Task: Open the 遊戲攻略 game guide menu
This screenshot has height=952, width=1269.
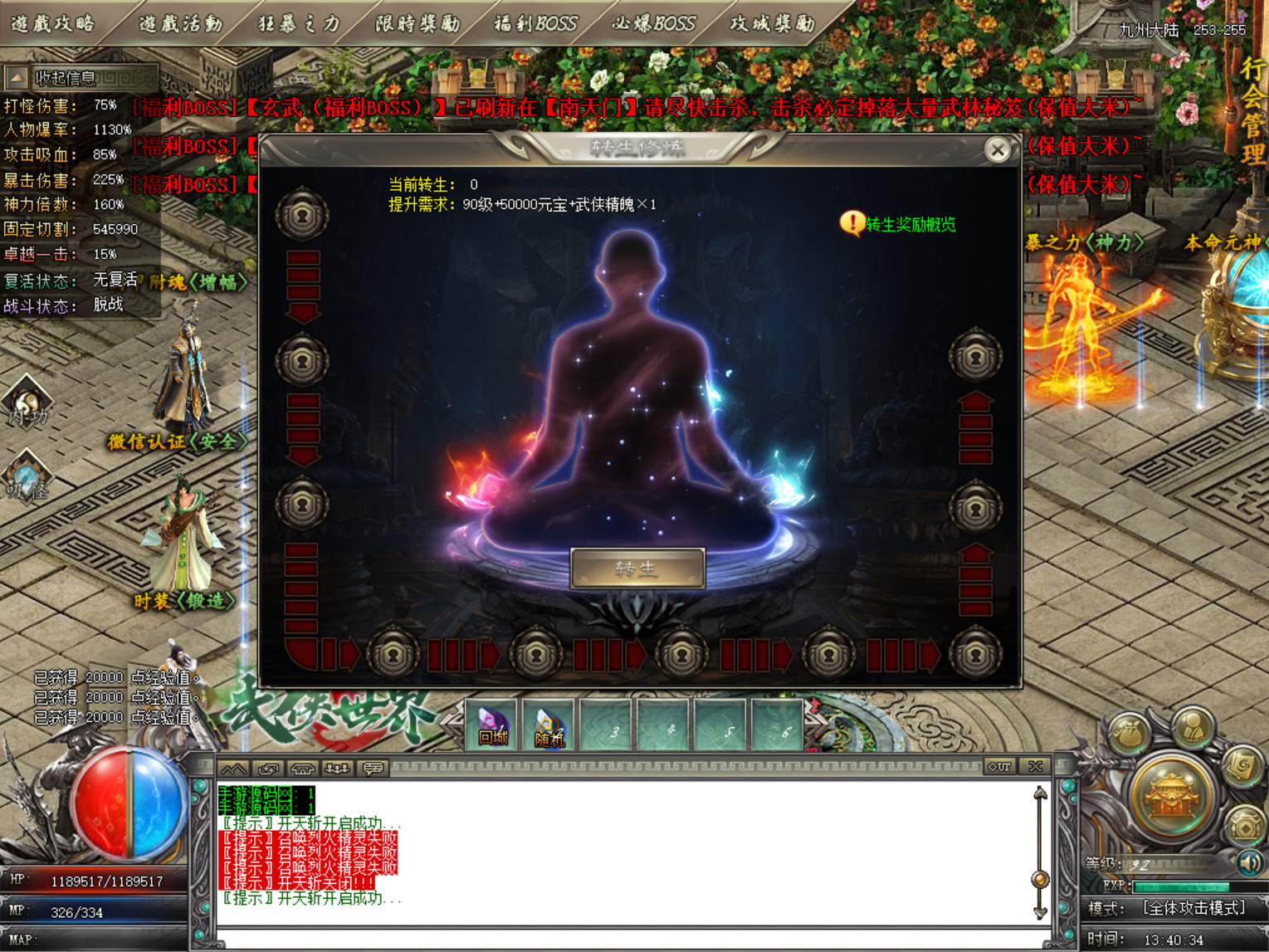Action: (54, 23)
